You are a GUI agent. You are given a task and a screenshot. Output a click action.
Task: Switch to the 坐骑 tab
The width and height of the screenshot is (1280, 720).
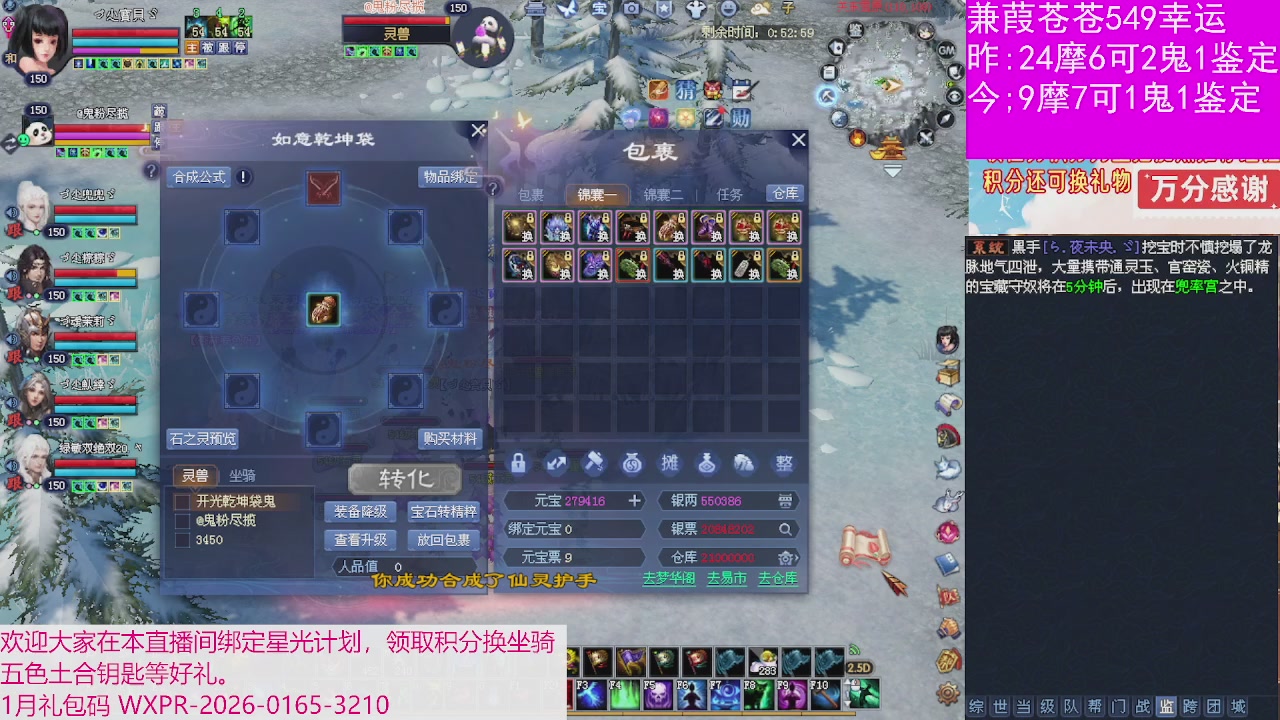243,475
